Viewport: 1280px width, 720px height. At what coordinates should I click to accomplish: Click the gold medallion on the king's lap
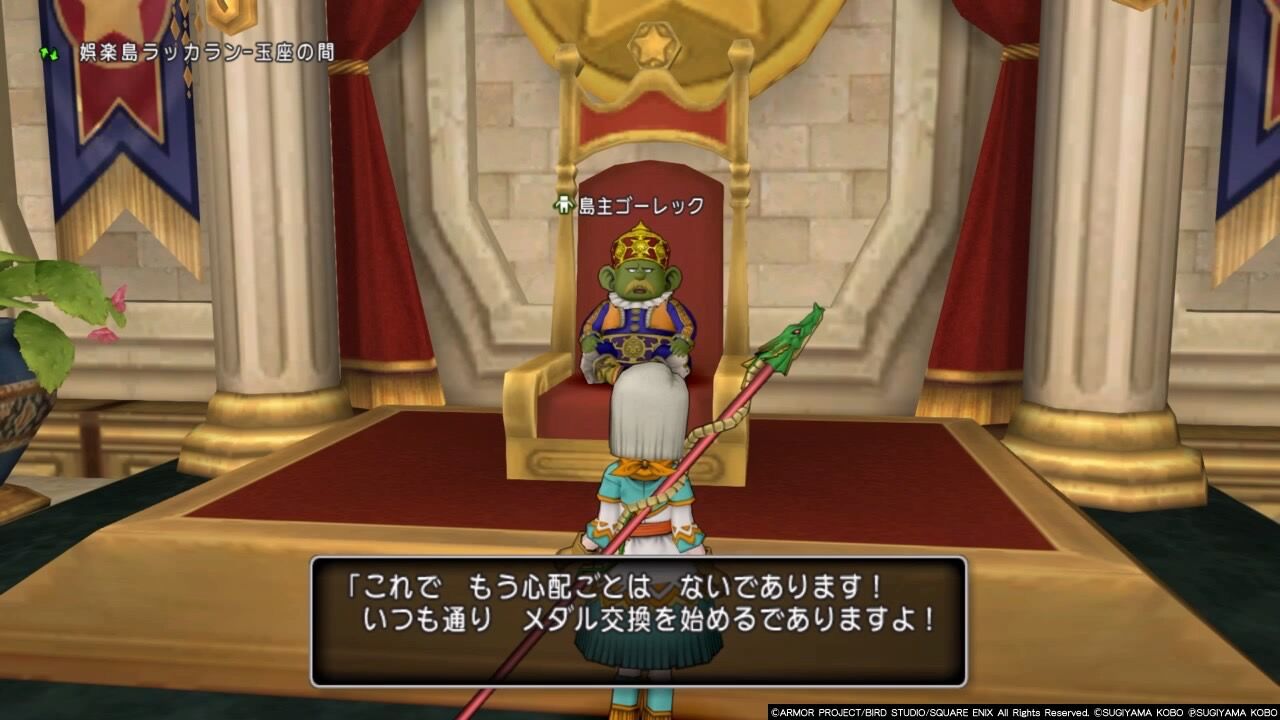coord(632,348)
